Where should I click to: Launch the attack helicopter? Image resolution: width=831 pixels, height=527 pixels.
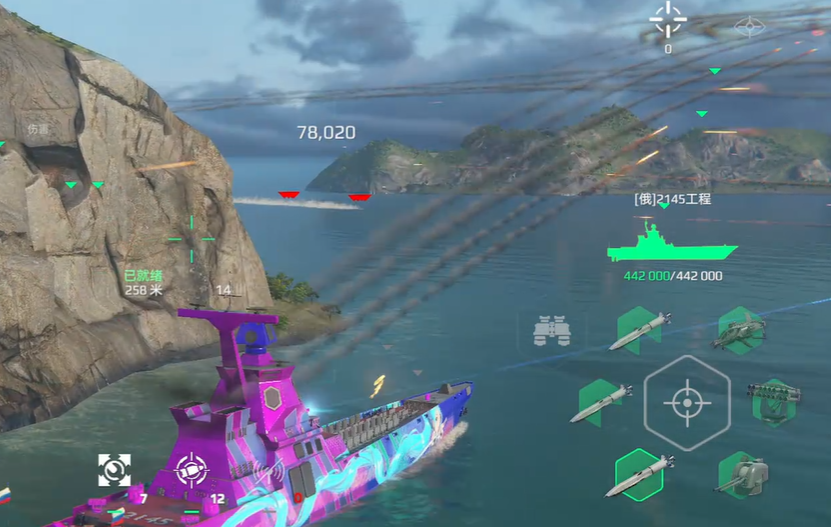click(x=740, y=331)
